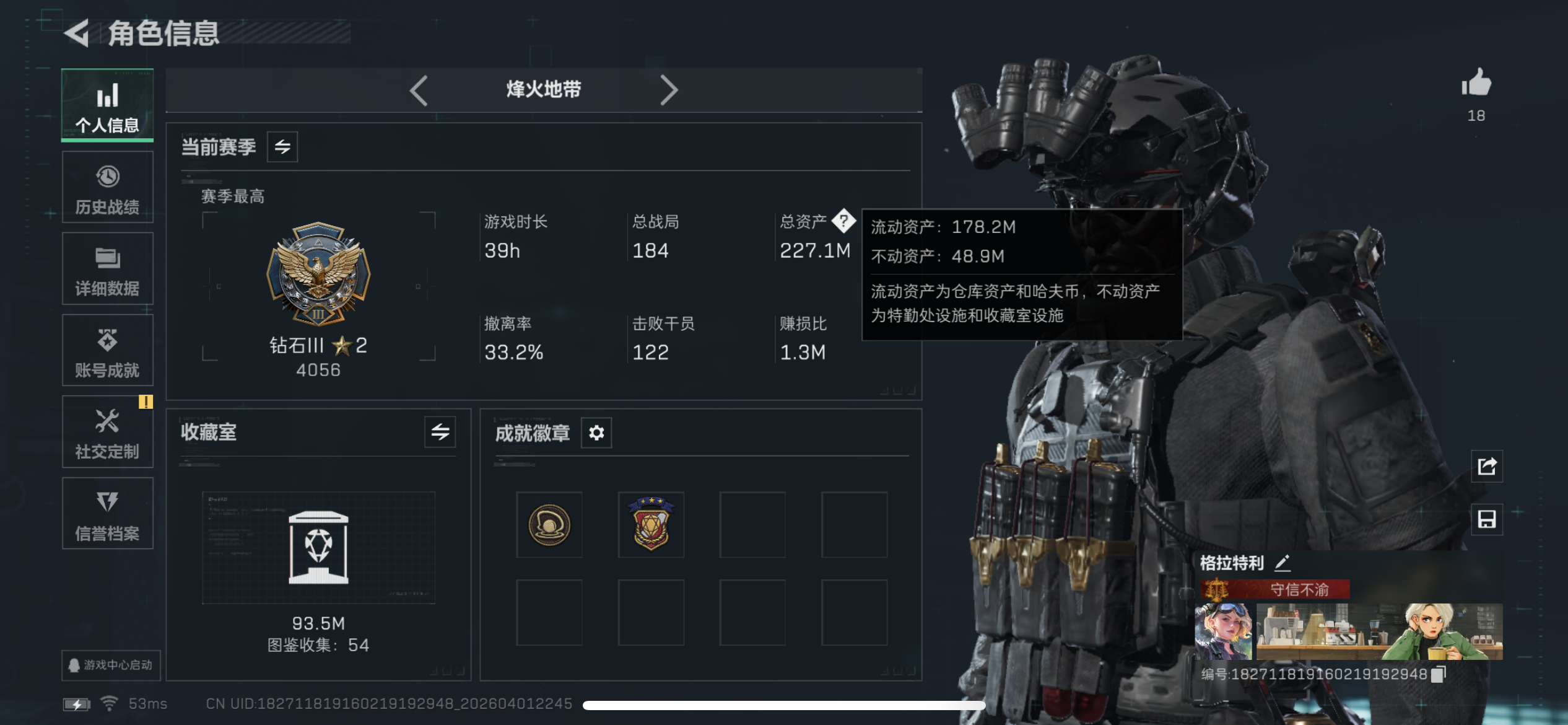Toggle the 当前赛季 swap switch
This screenshot has height=725, width=1568.
click(282, 147)
